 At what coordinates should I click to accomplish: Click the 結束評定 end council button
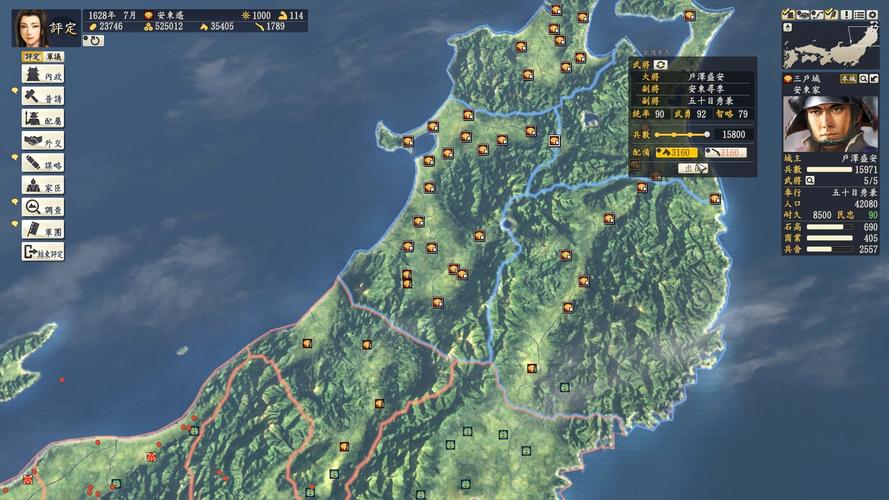coord(43,252)
